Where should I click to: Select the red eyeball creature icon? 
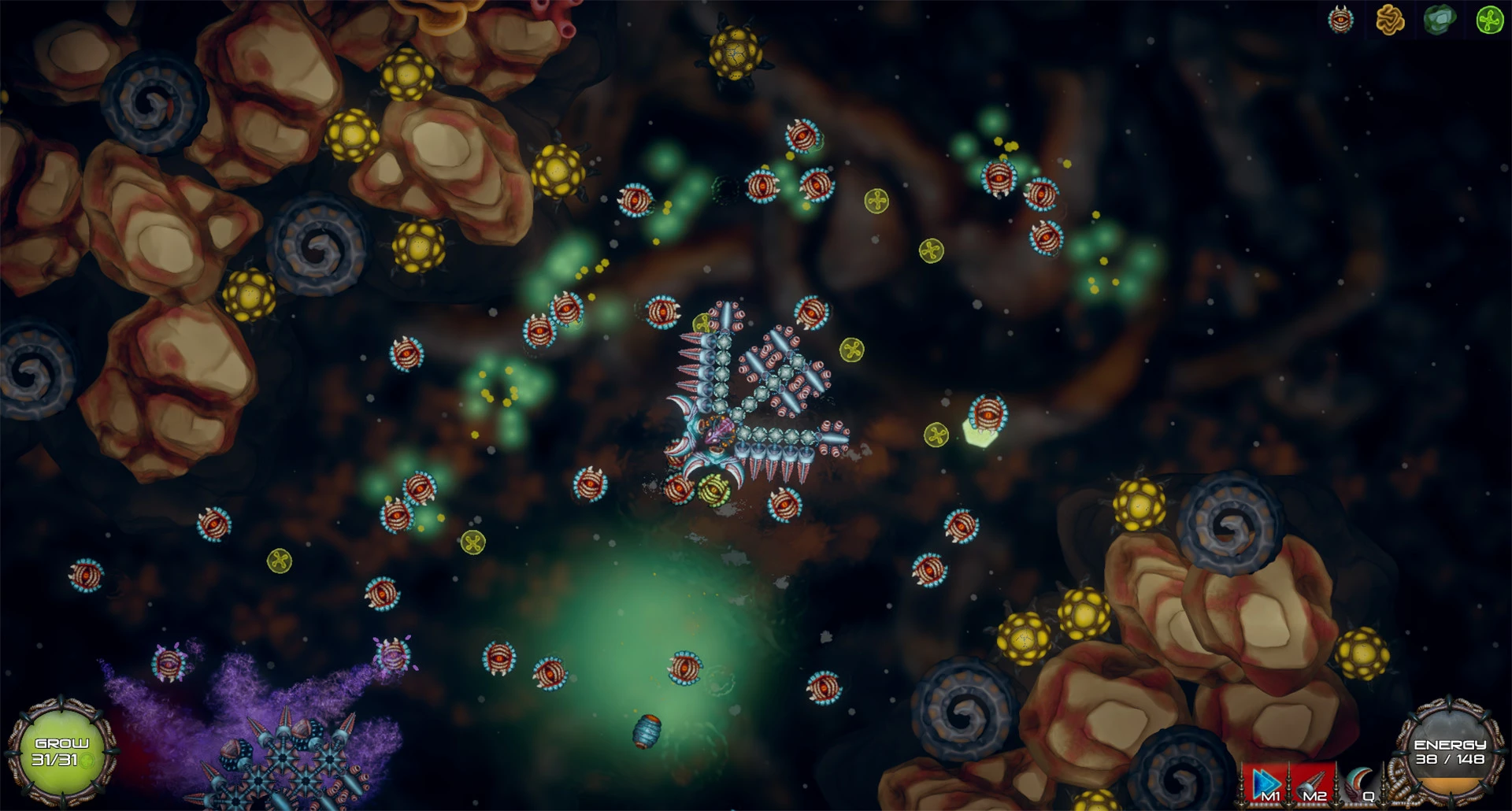coord(1340,20)
